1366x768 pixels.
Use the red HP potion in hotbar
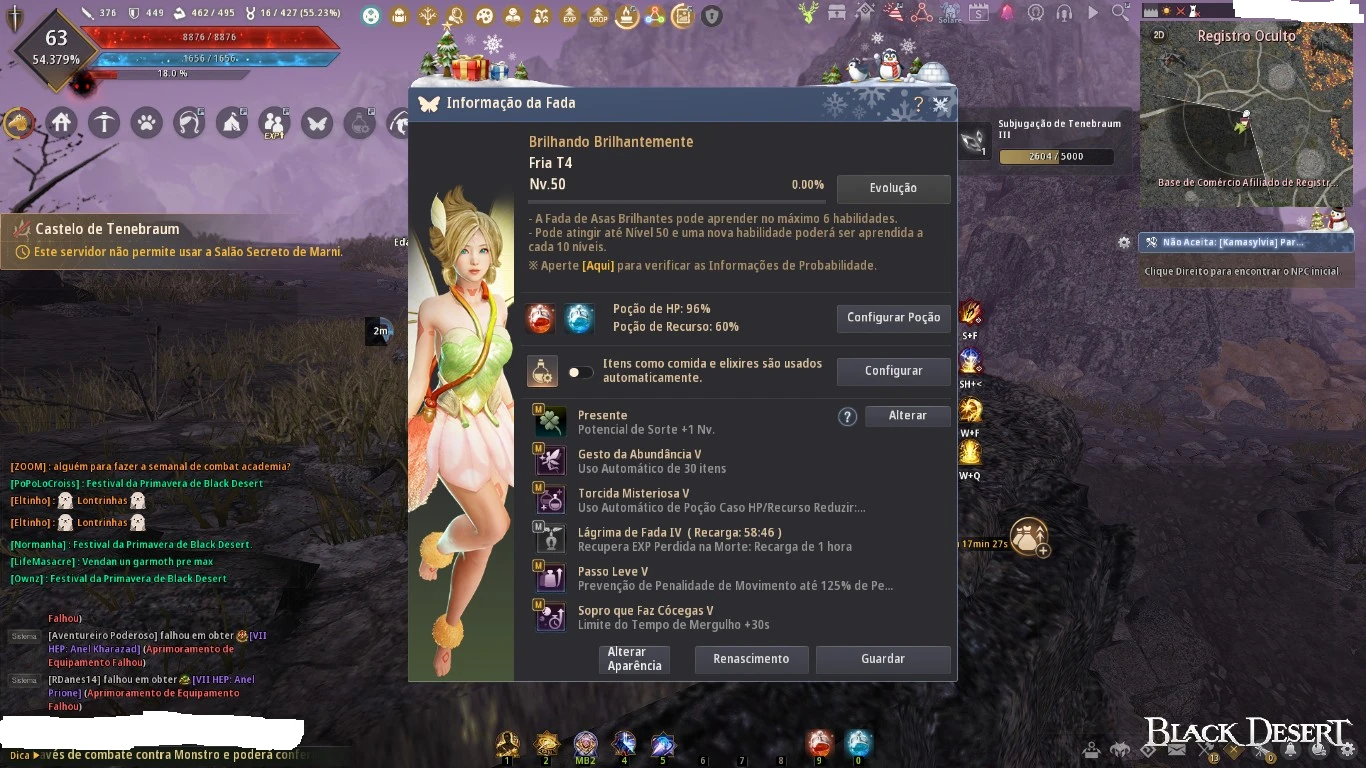[x=819, y=743]
